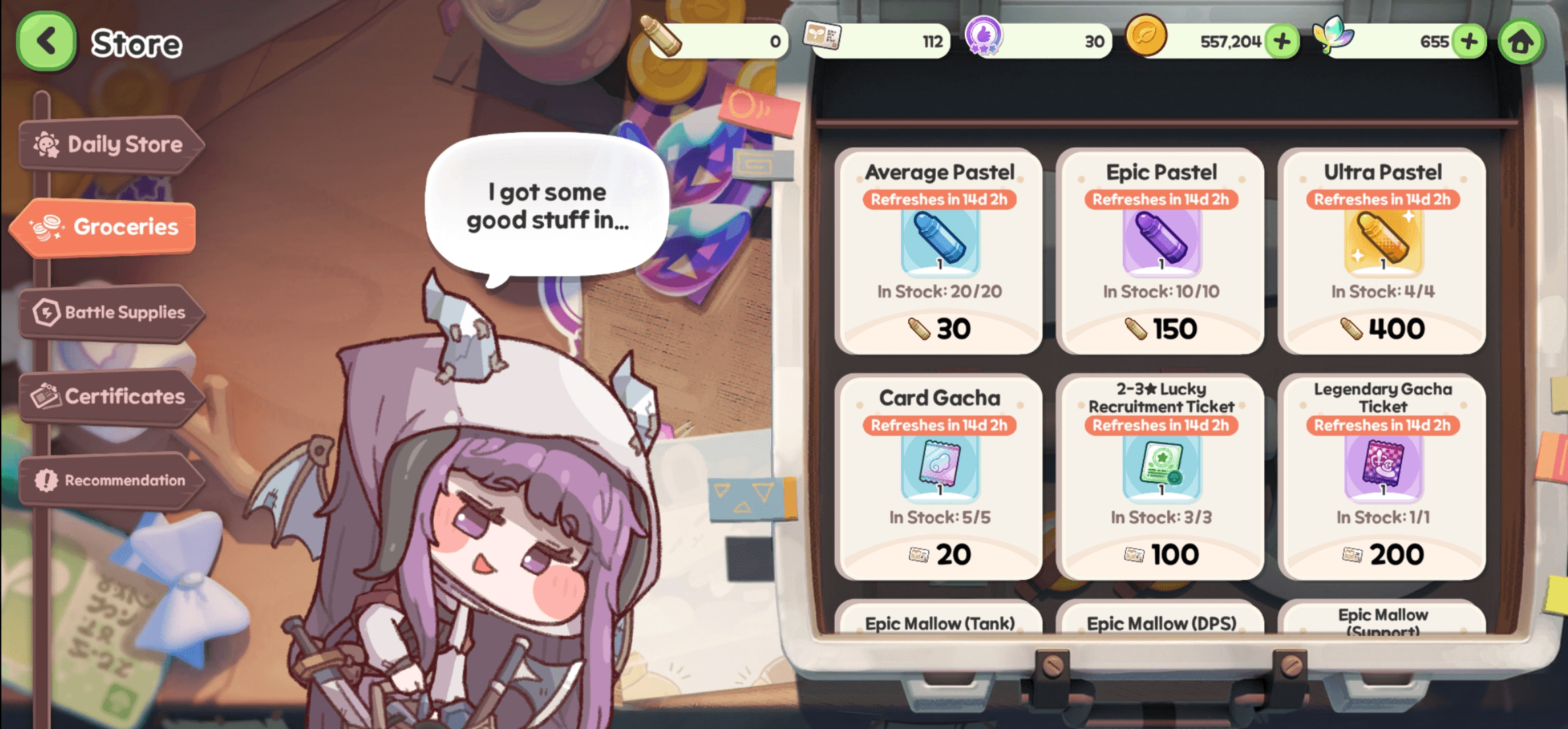Select the Epic Pastel item card

pyautogui.click(x=1160, y=251)
